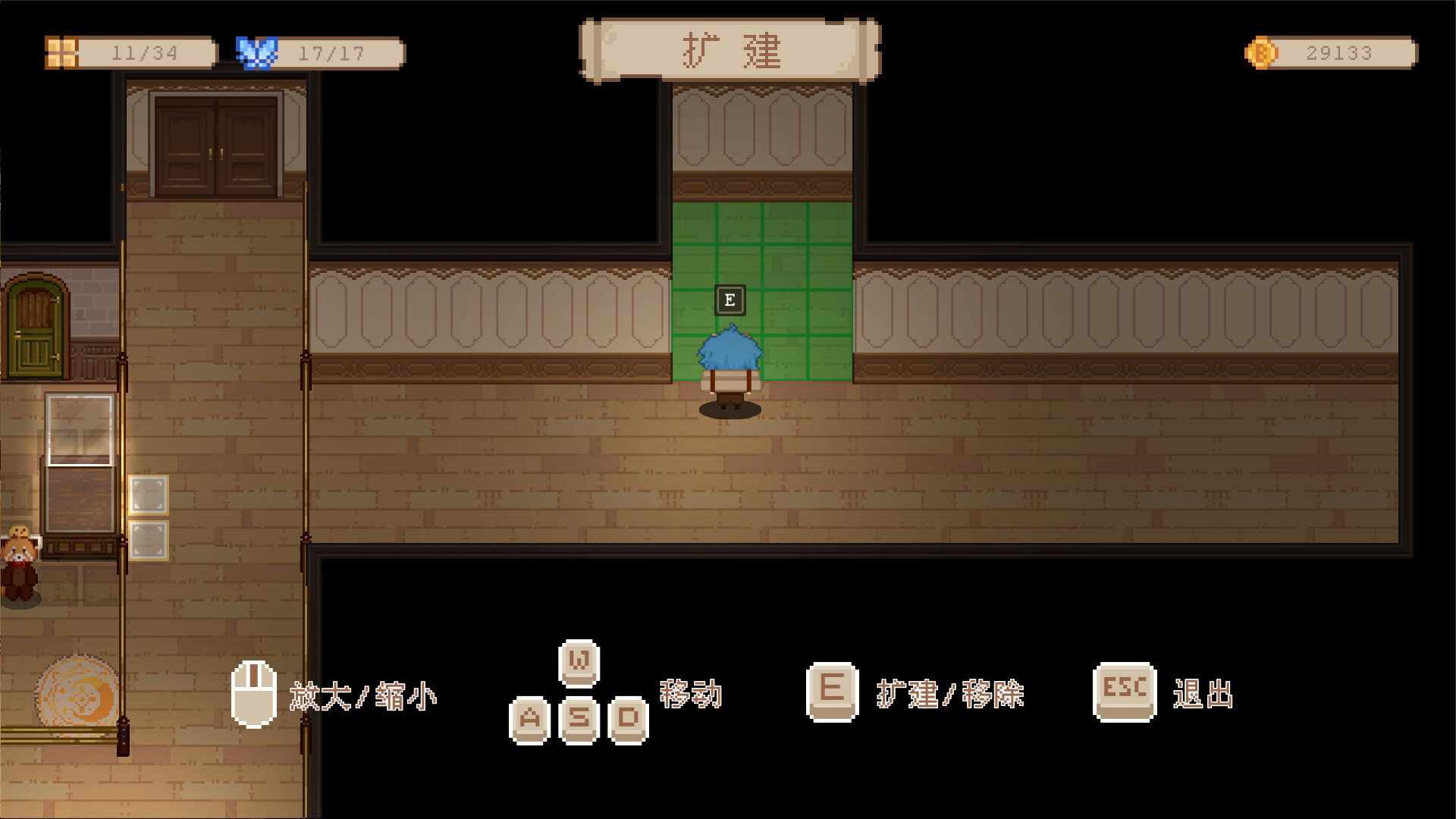The image size is (1456, 819).
Task: Click the mouse scroll wheel zoom icon
Action: (x=253, y=695)
